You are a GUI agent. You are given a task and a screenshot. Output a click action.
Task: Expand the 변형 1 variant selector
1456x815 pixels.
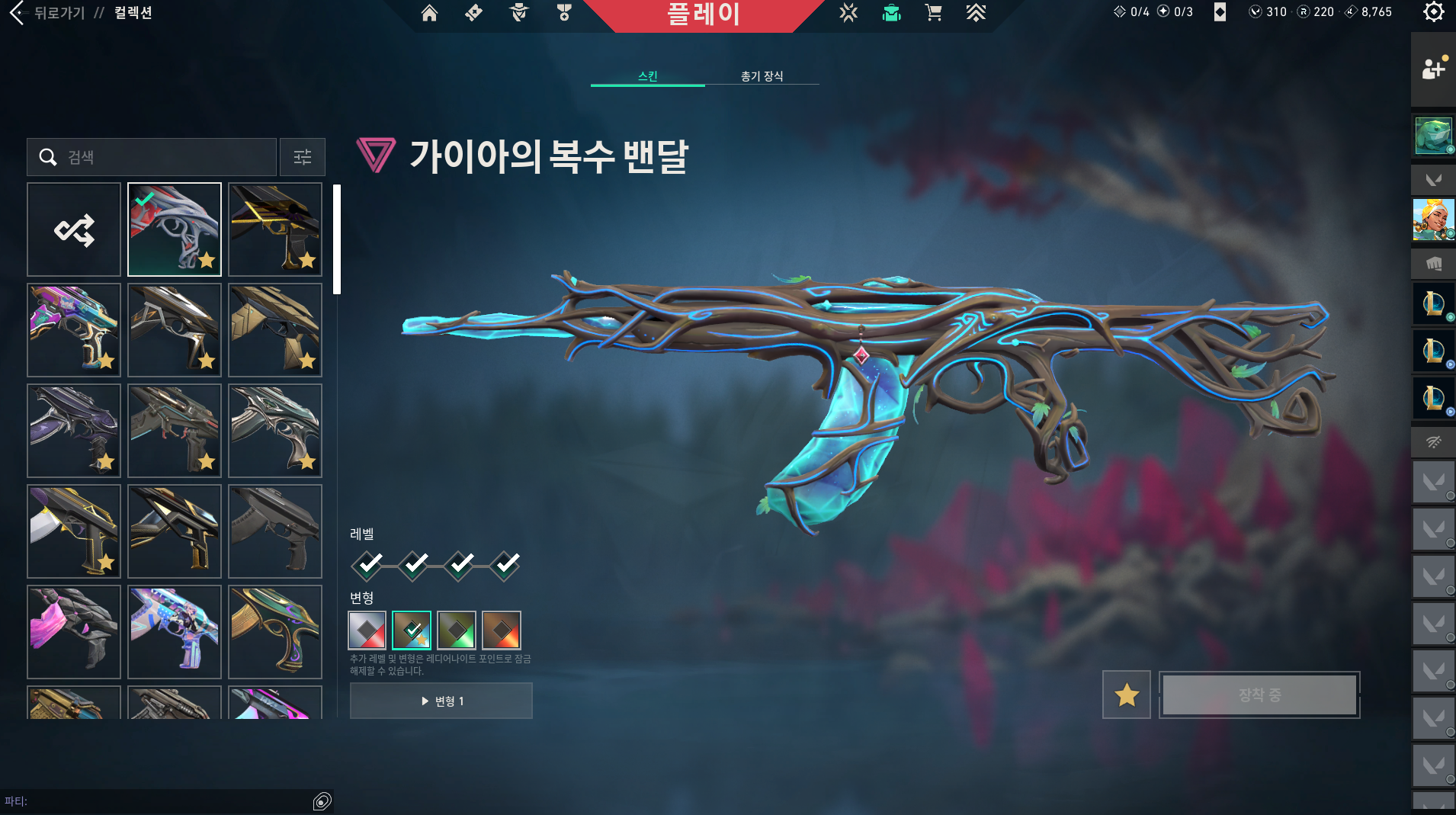click(441, 701)
